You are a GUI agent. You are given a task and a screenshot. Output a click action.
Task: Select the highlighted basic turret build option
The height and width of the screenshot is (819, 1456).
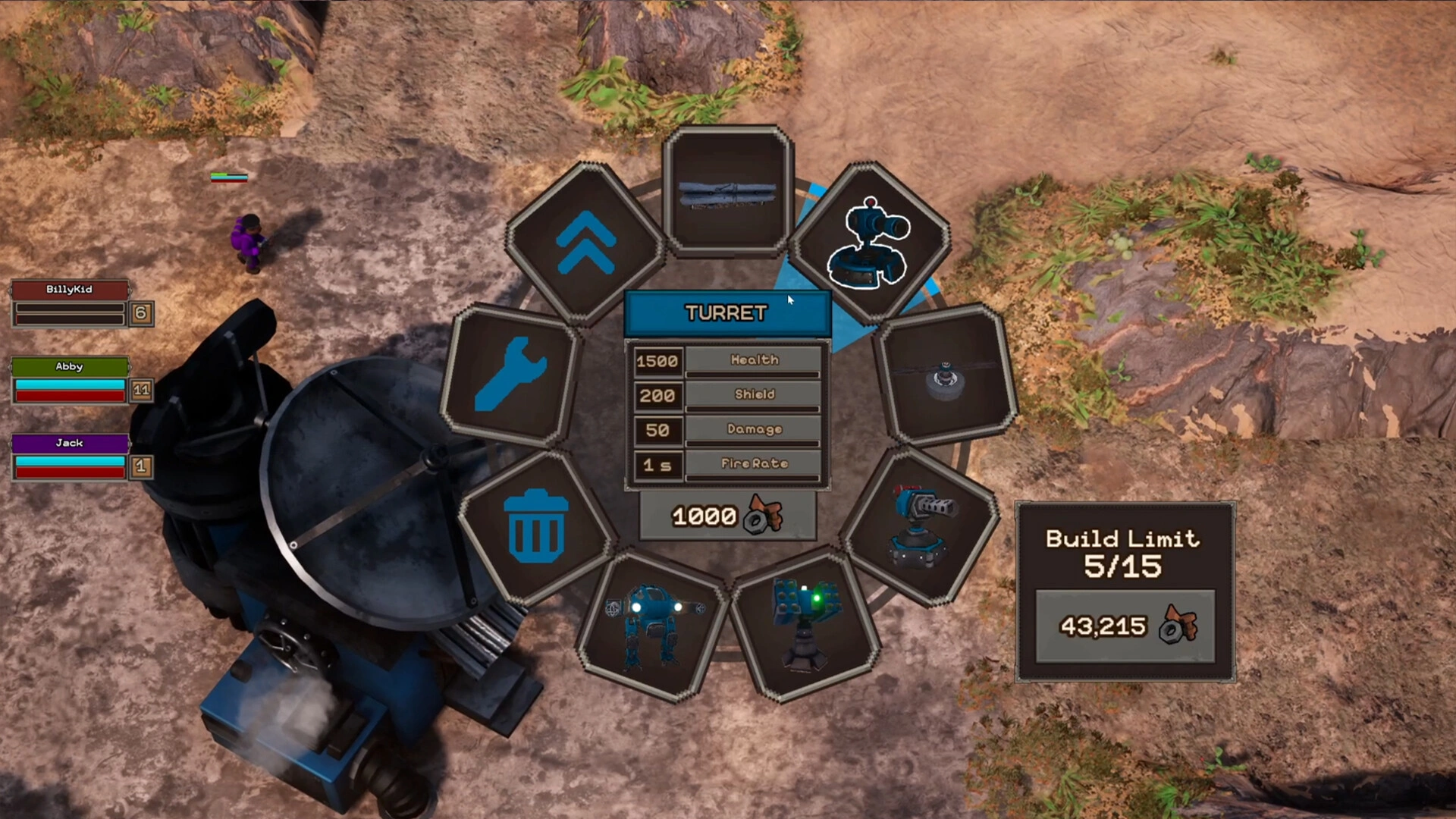pyautogui.click(x=869, y=241)
